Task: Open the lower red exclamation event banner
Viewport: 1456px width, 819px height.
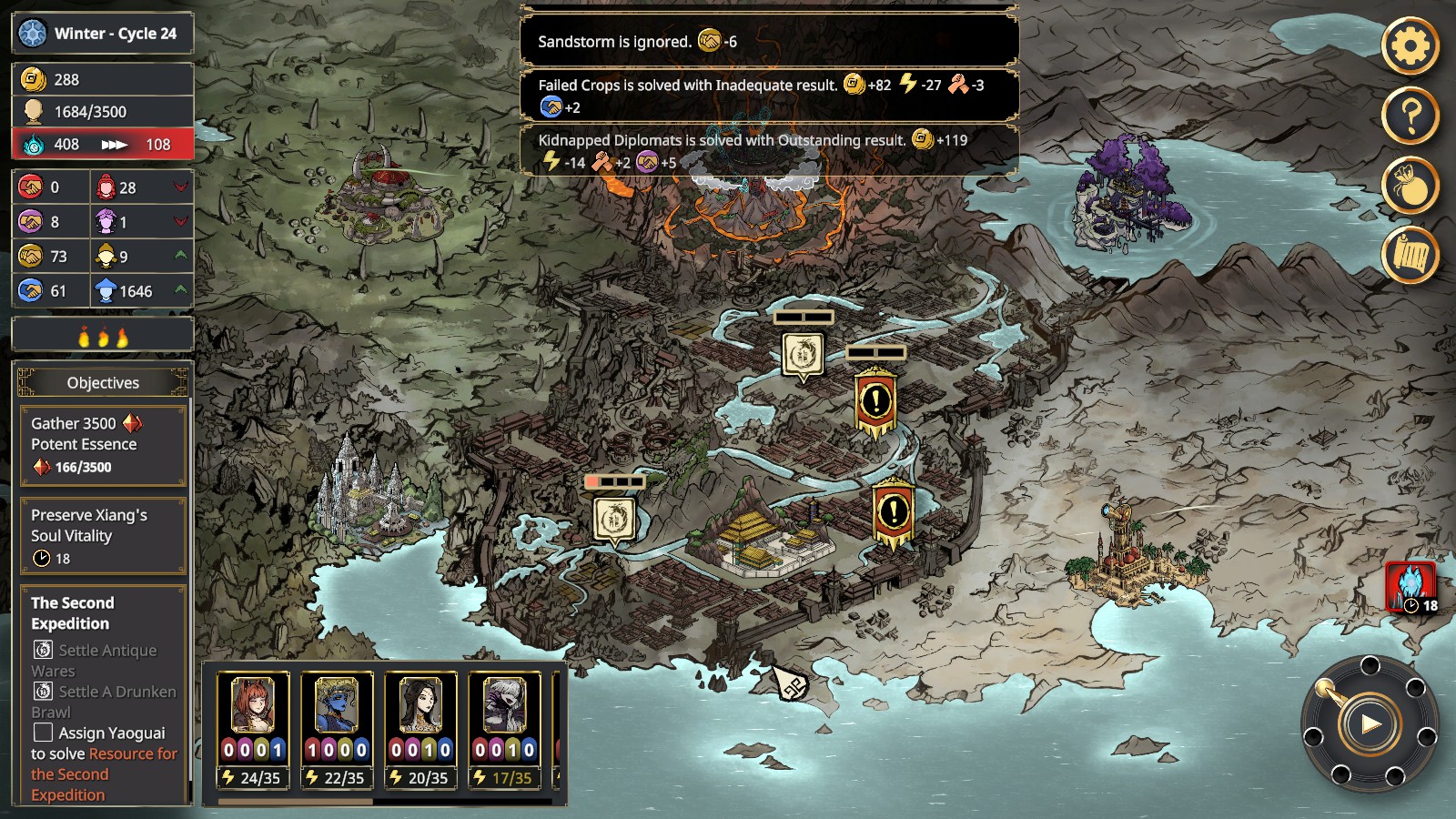Action: [893, 511]
